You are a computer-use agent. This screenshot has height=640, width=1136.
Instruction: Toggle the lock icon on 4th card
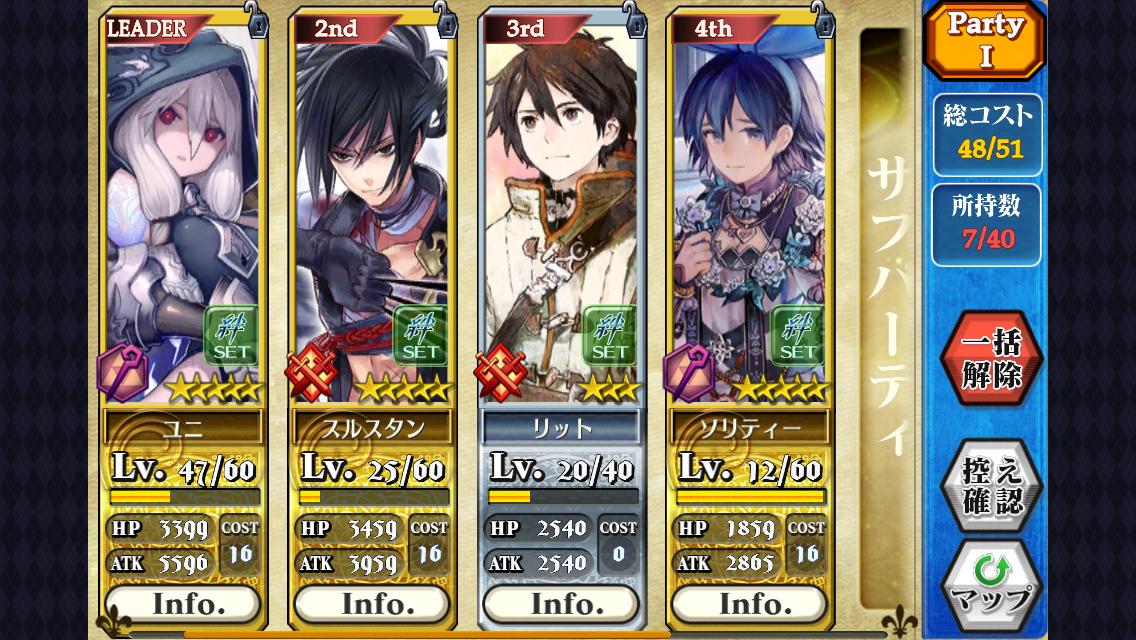823,21
